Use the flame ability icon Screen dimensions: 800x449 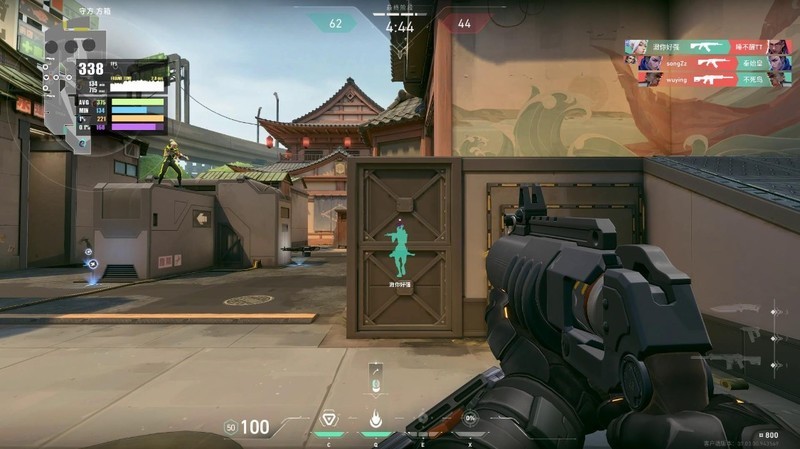[375, 419]
